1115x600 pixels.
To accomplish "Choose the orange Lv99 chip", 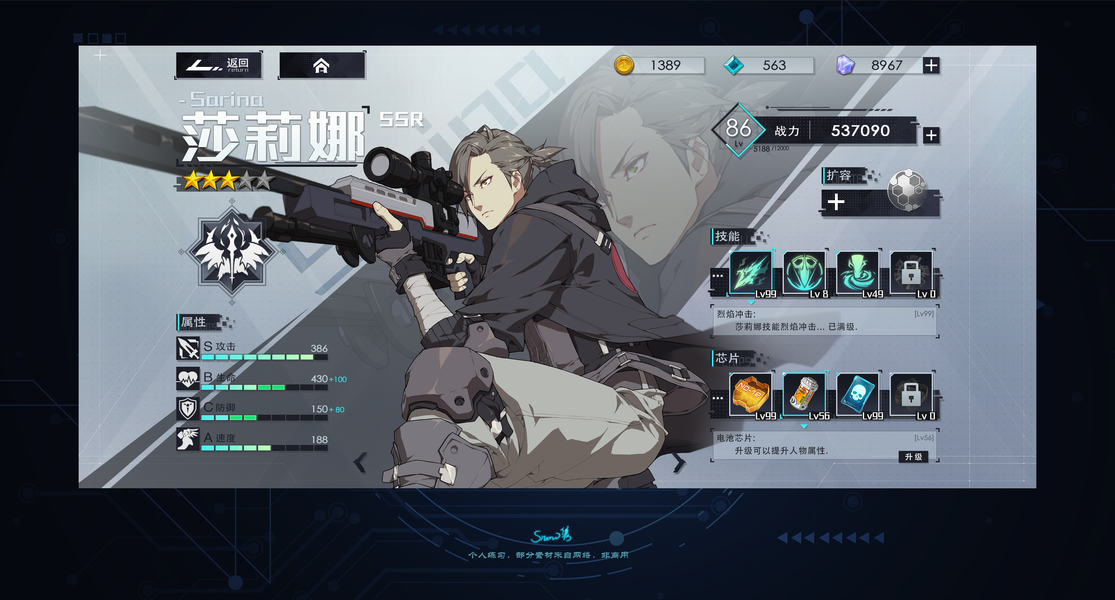I will [750, 396].
